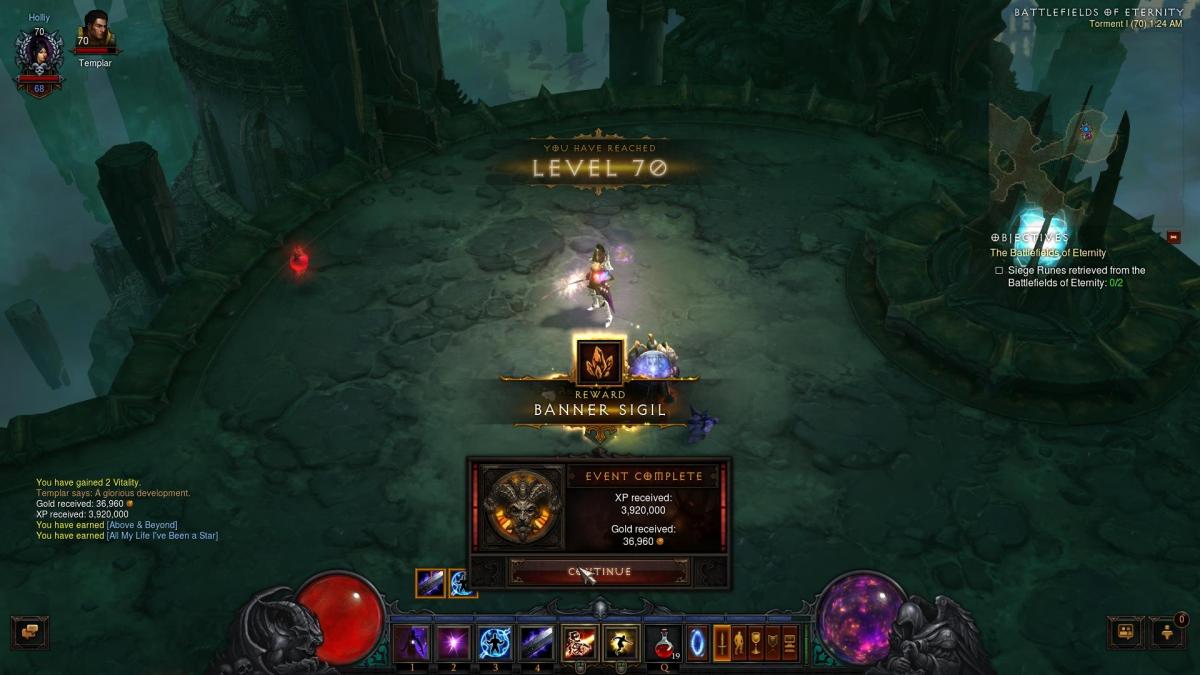Open the inventory using the sword icon button
The image size is (1200, 675).
pos(721,642)
